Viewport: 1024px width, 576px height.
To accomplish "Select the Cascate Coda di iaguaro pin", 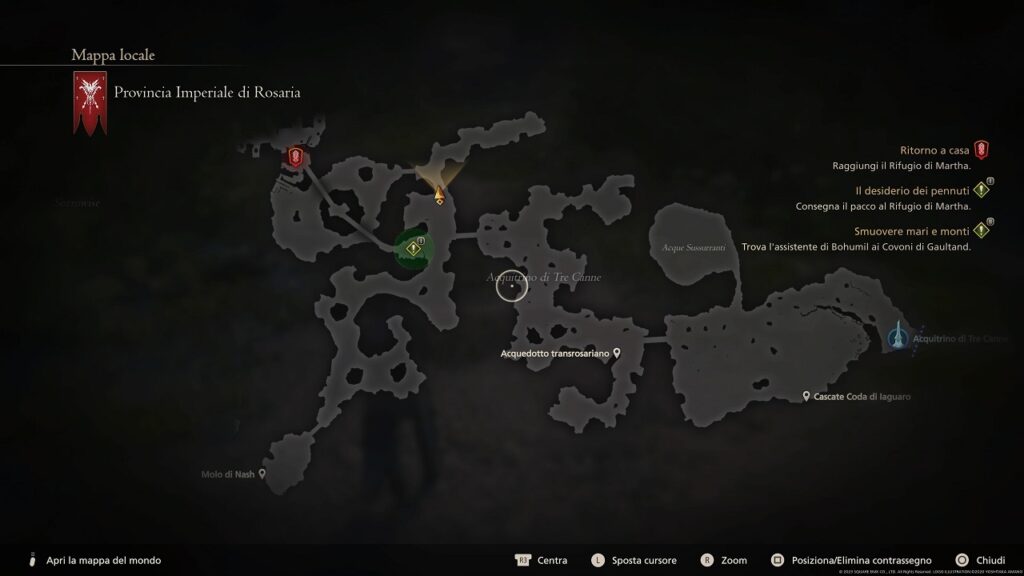I will [x=806, y=397].
